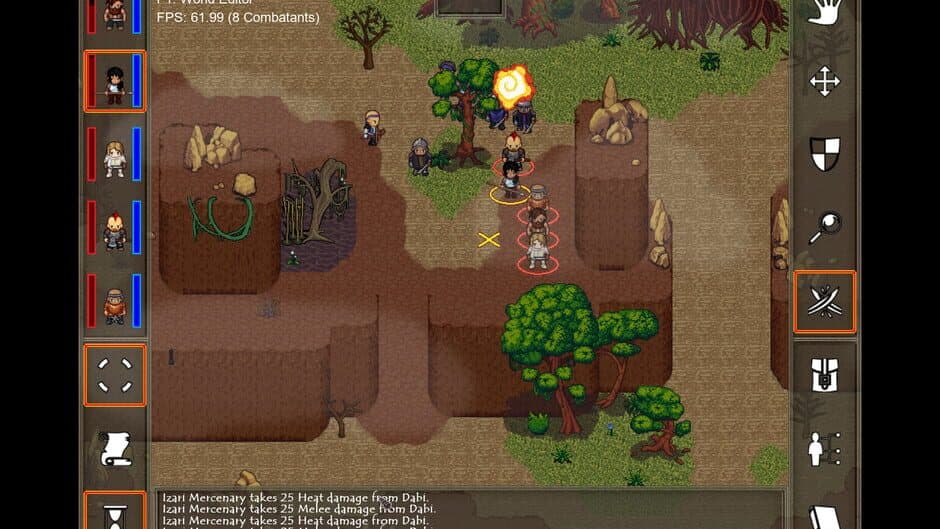
Task: Select the blonde party member portrait
Action: [115, 155]
